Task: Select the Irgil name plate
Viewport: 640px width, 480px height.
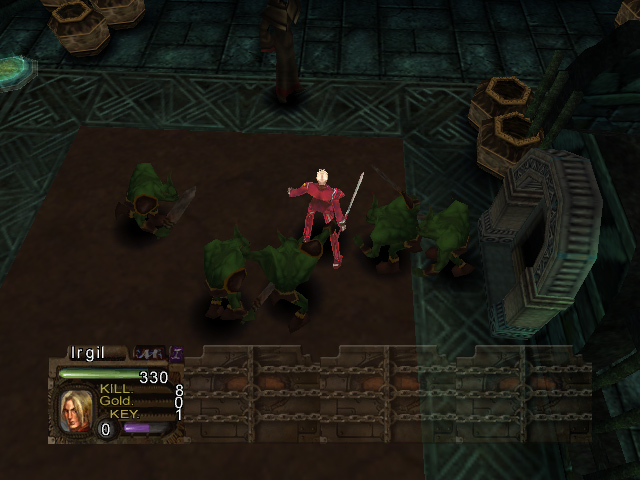Action: [88, 352]
